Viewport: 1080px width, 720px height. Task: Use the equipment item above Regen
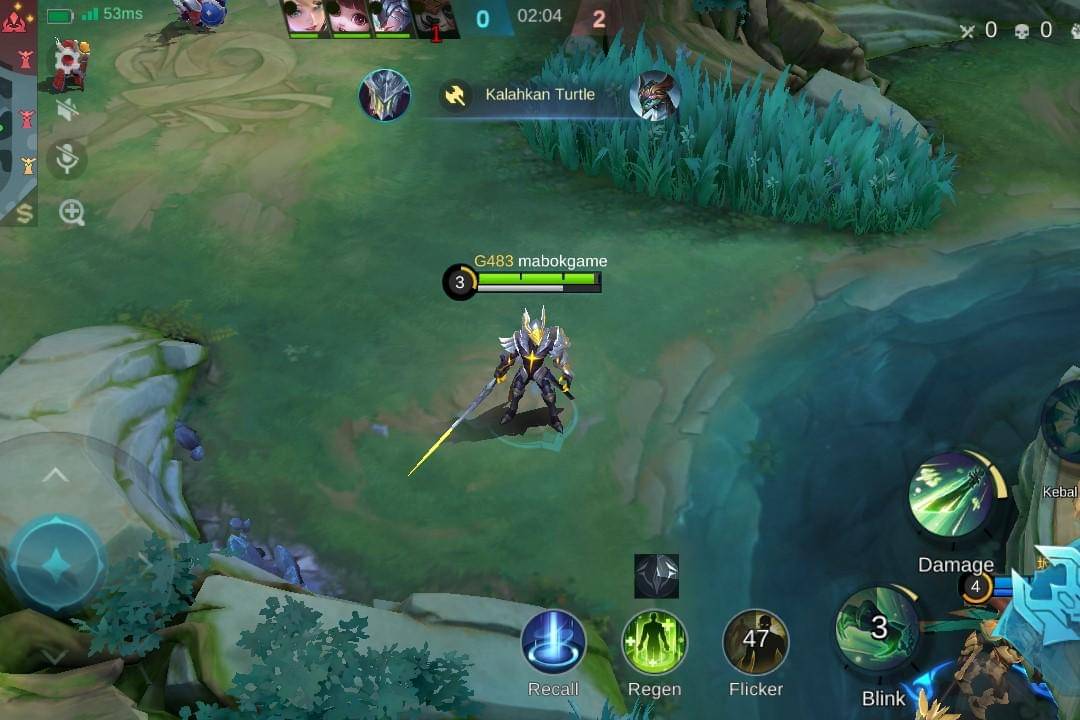point(656,576)
